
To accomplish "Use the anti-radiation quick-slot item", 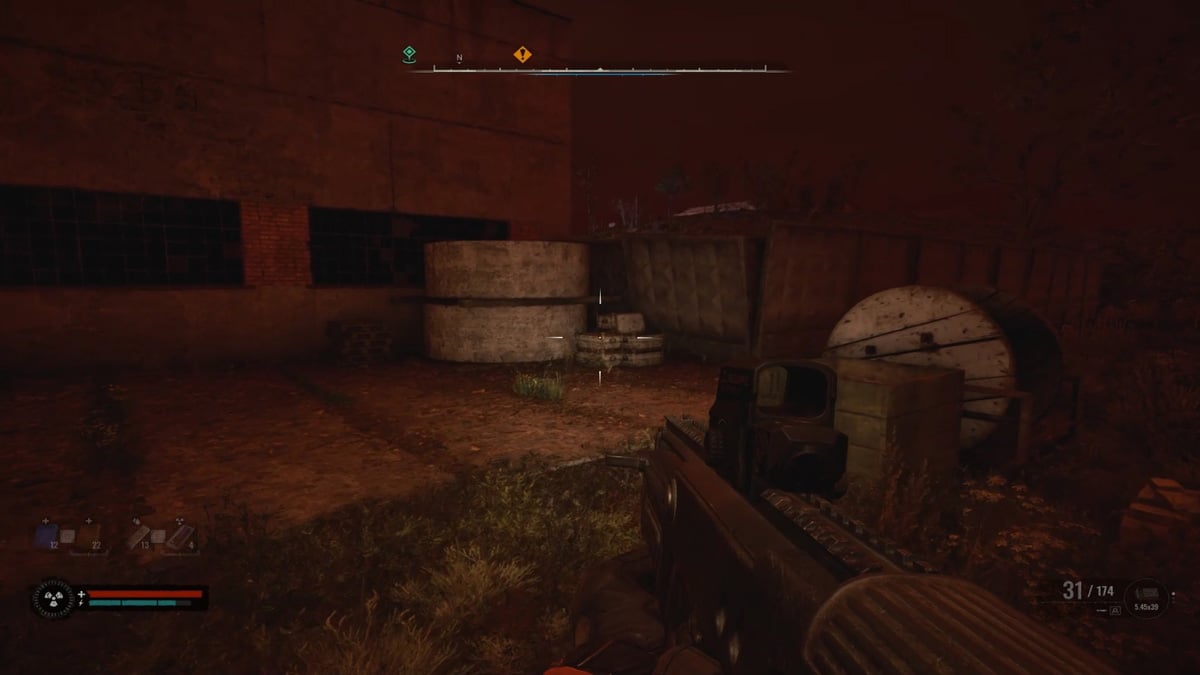I will point(182,537).
